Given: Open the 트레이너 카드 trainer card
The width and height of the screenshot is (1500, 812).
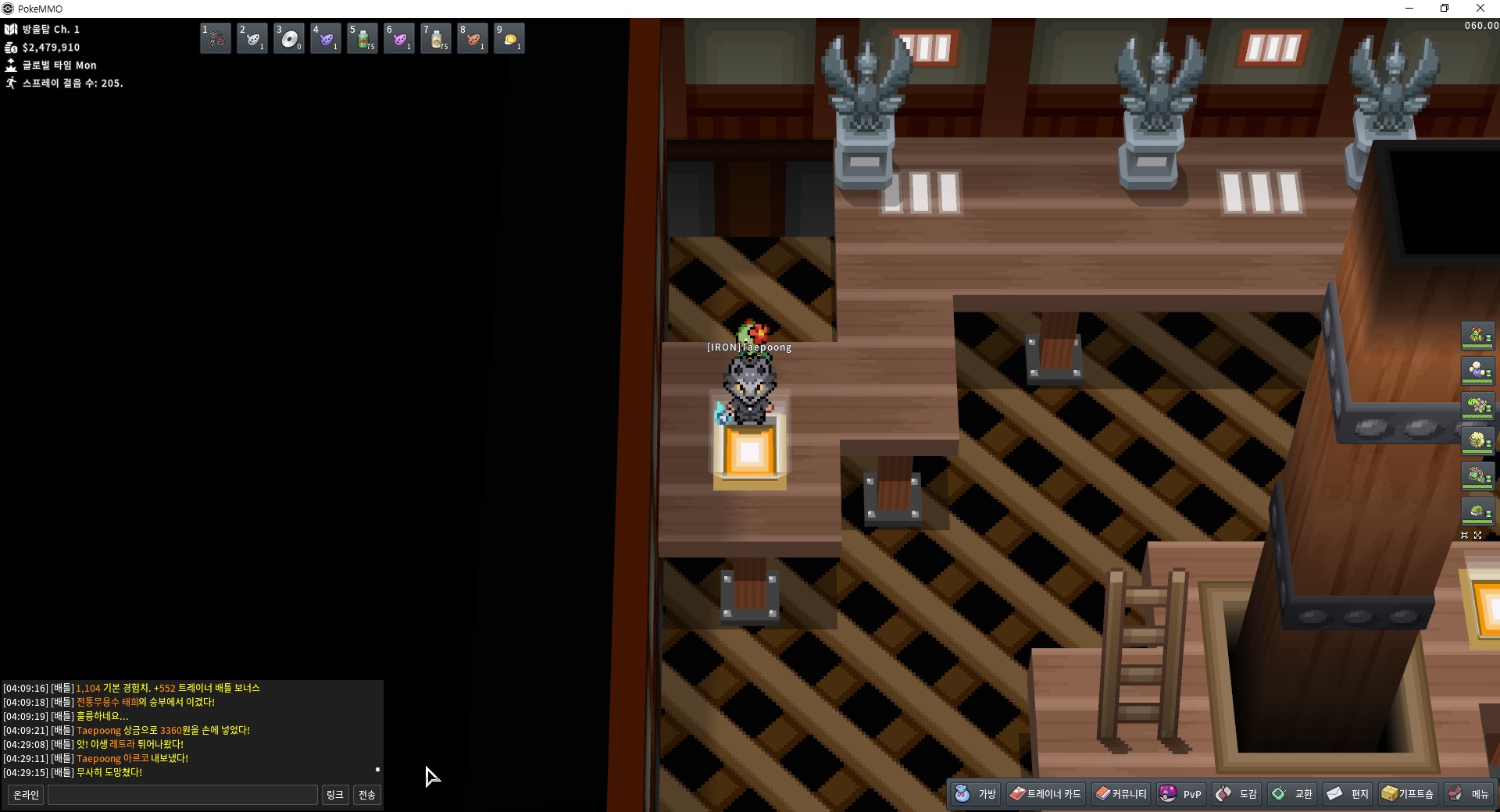Looking at the screenshot, I should click(1045, 794).
